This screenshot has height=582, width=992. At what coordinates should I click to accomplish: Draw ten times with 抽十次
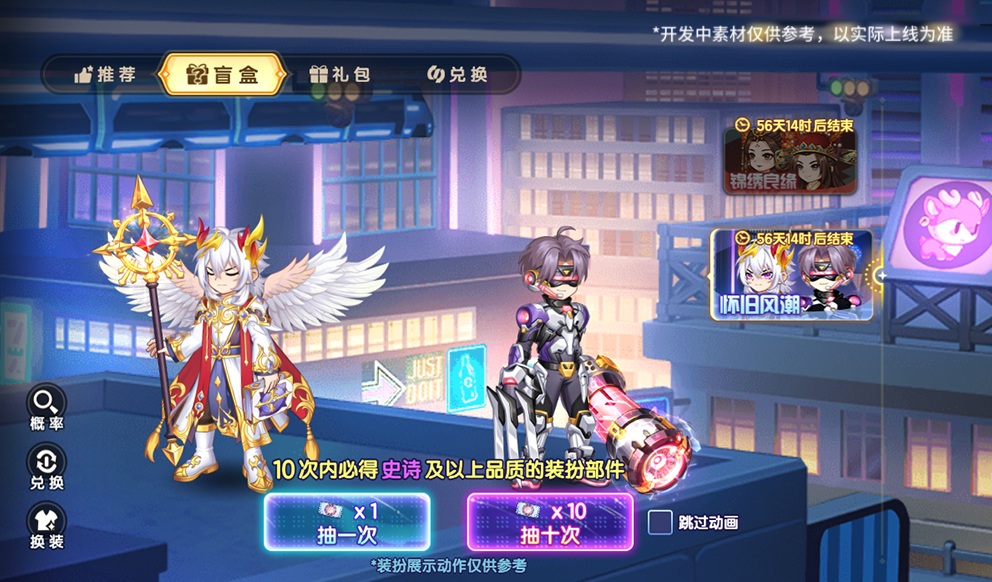(549, 522)
